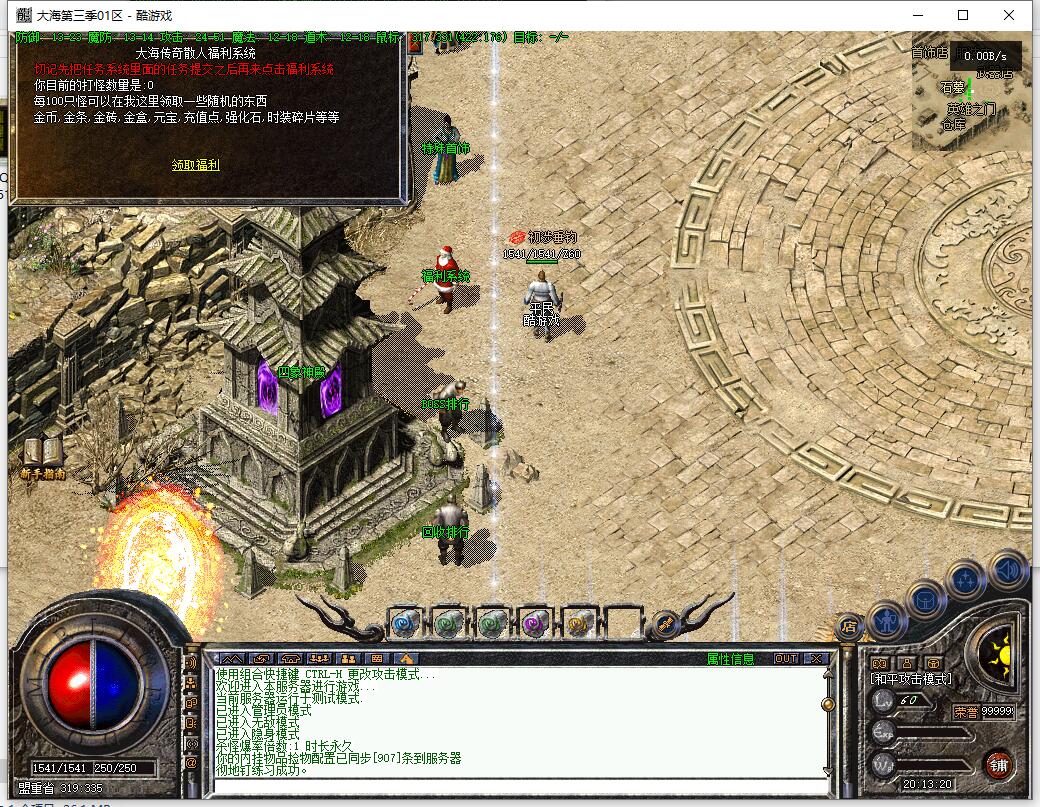The image size is (1040, 807).
Task: Use the blue swirl stone in the belt
Action: 404,624
